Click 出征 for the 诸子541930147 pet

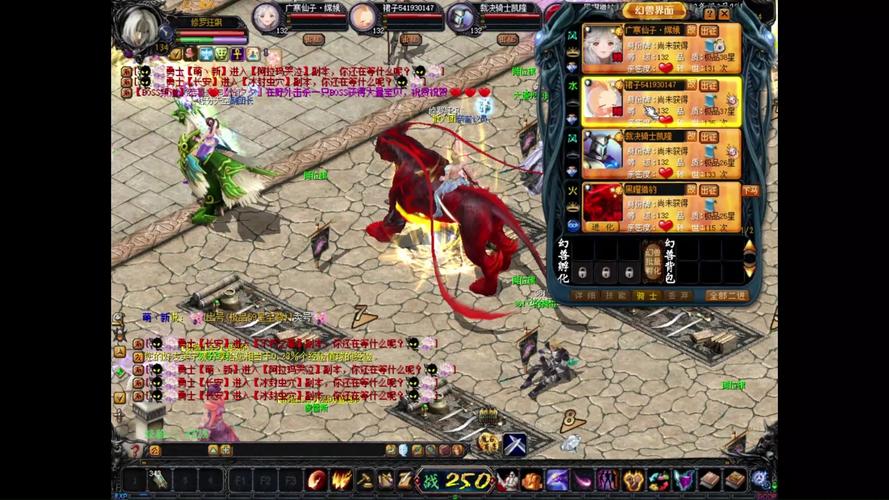coord(709,85)
